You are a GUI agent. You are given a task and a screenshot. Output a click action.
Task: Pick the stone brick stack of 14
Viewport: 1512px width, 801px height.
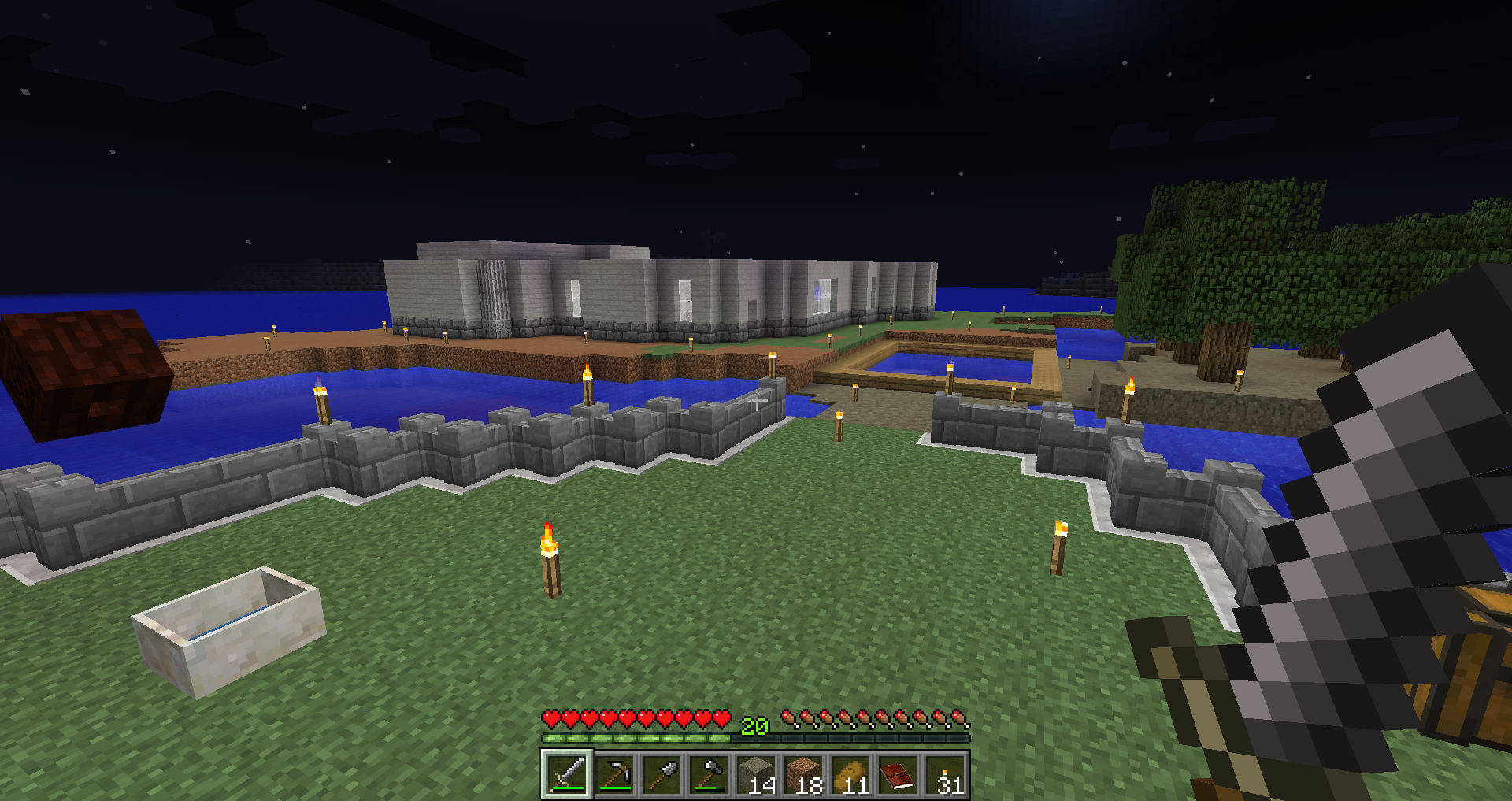756,774
